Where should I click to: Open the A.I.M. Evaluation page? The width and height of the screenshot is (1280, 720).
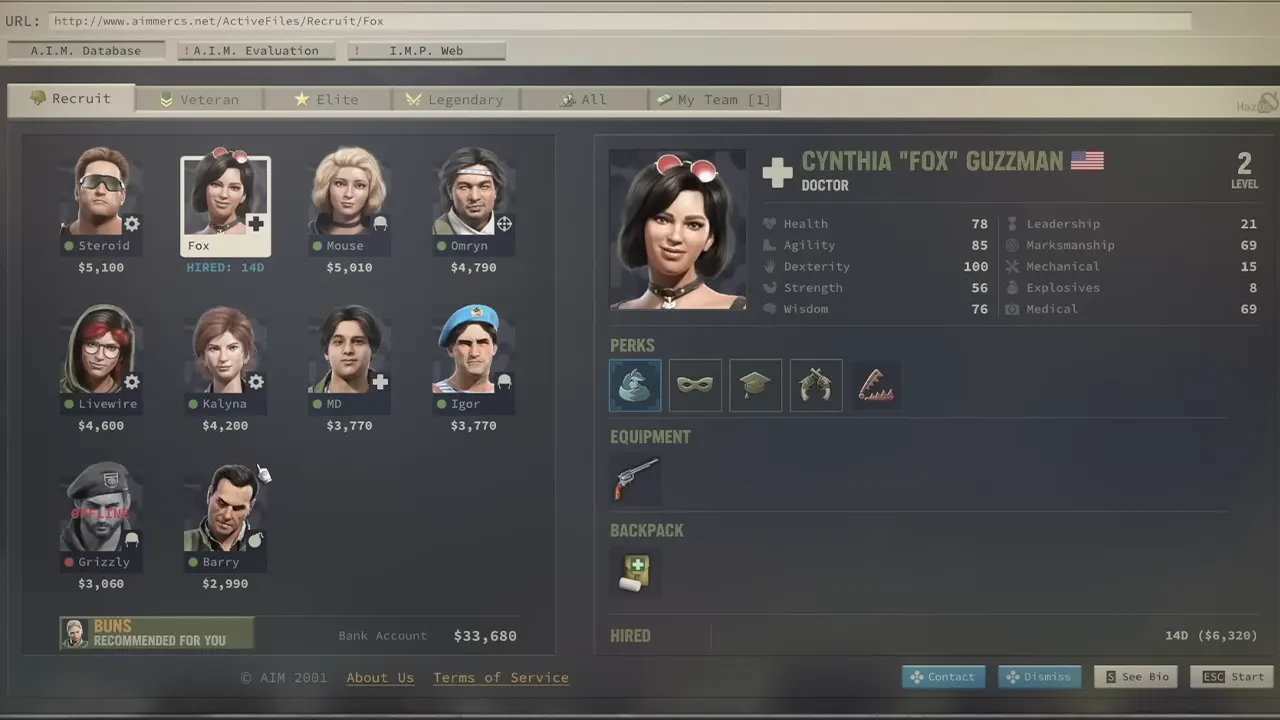tap(256, 51)
